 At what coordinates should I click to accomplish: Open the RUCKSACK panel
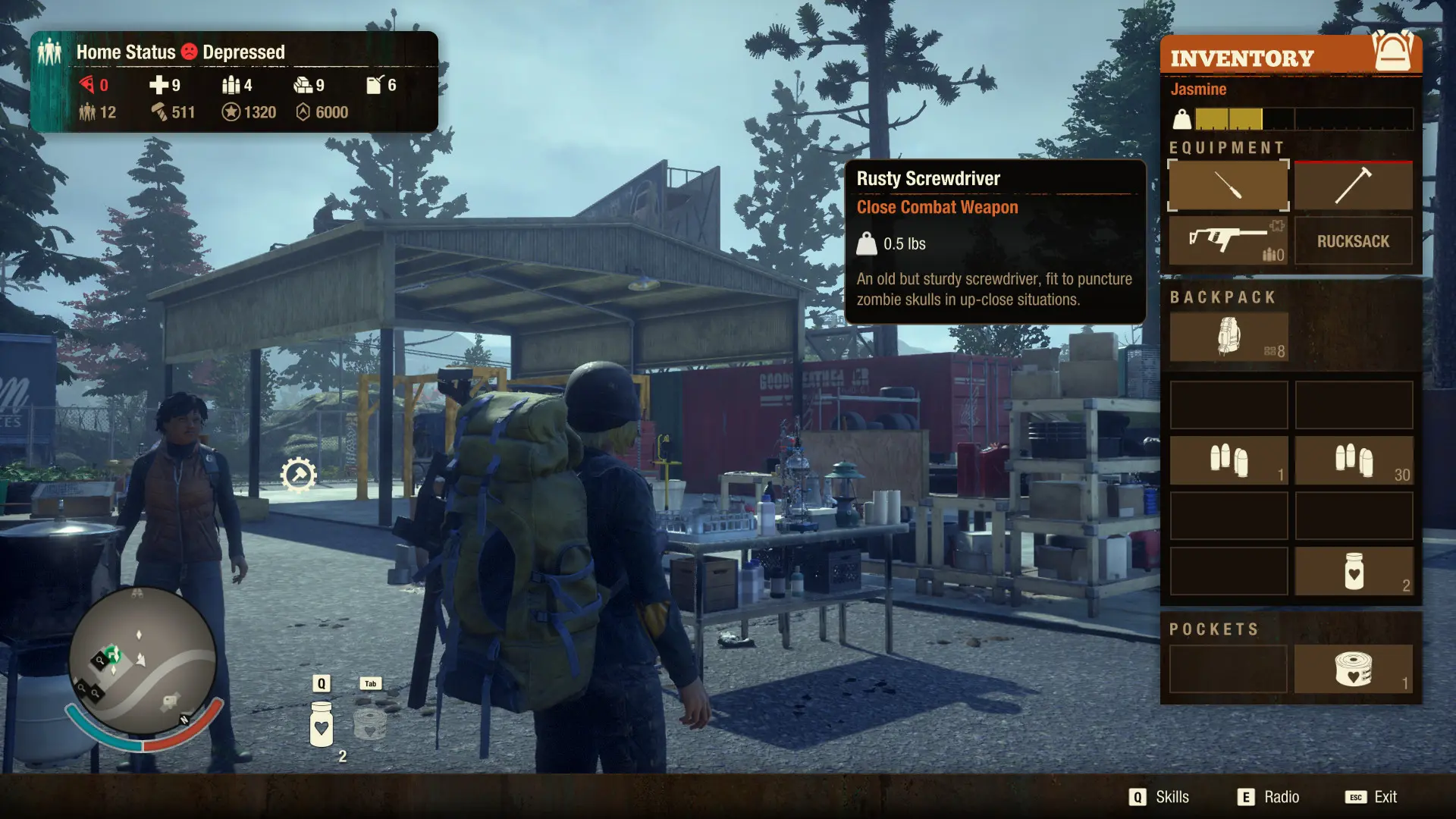tap(1353, 240)
